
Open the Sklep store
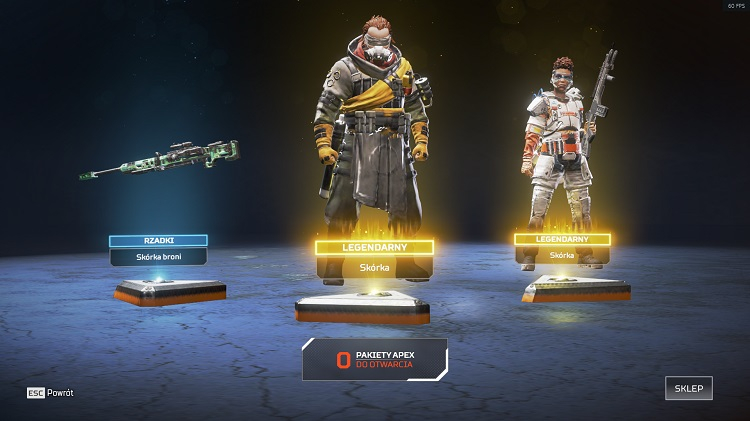coord(688,389)
